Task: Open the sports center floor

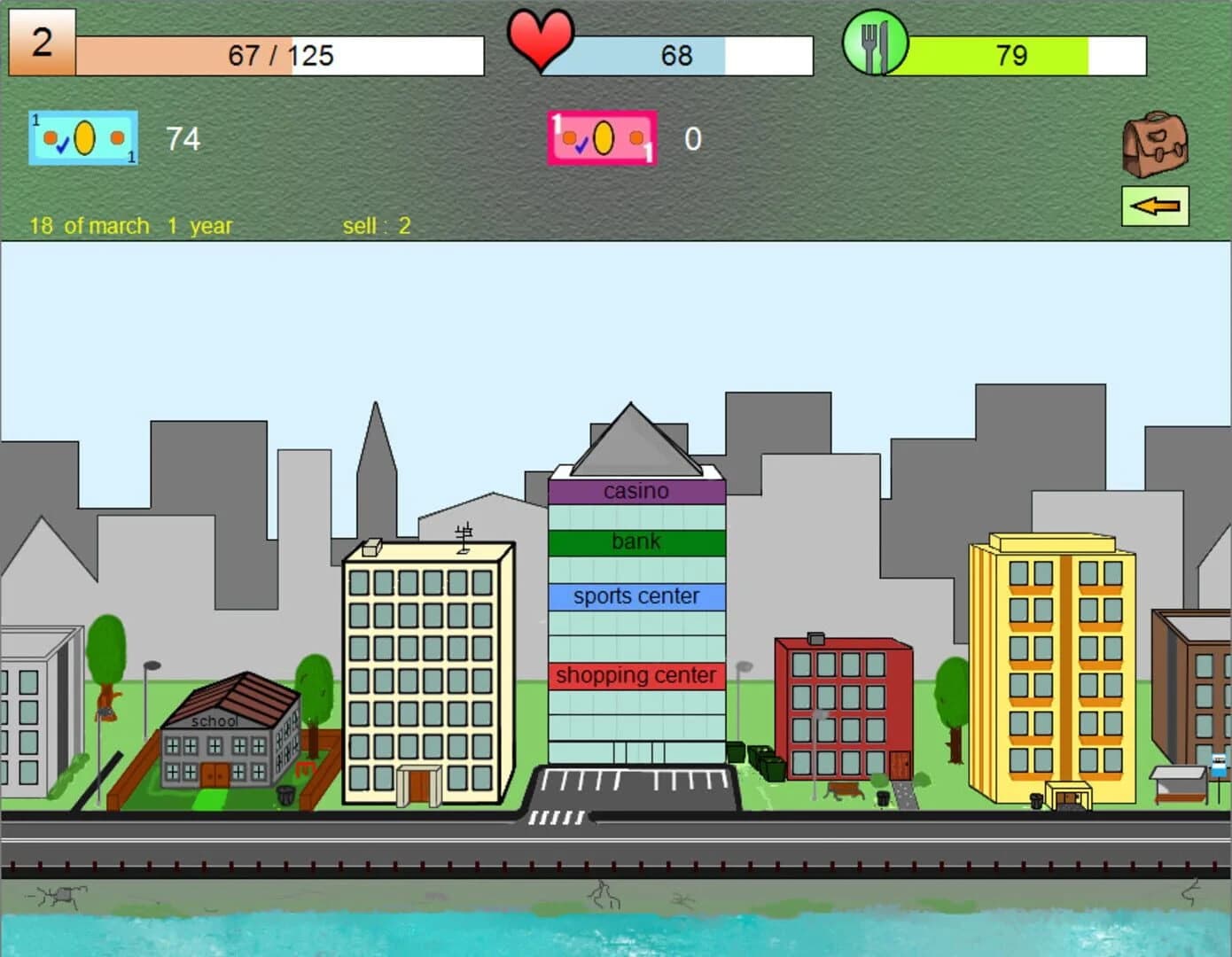Action: click(636, 595)
